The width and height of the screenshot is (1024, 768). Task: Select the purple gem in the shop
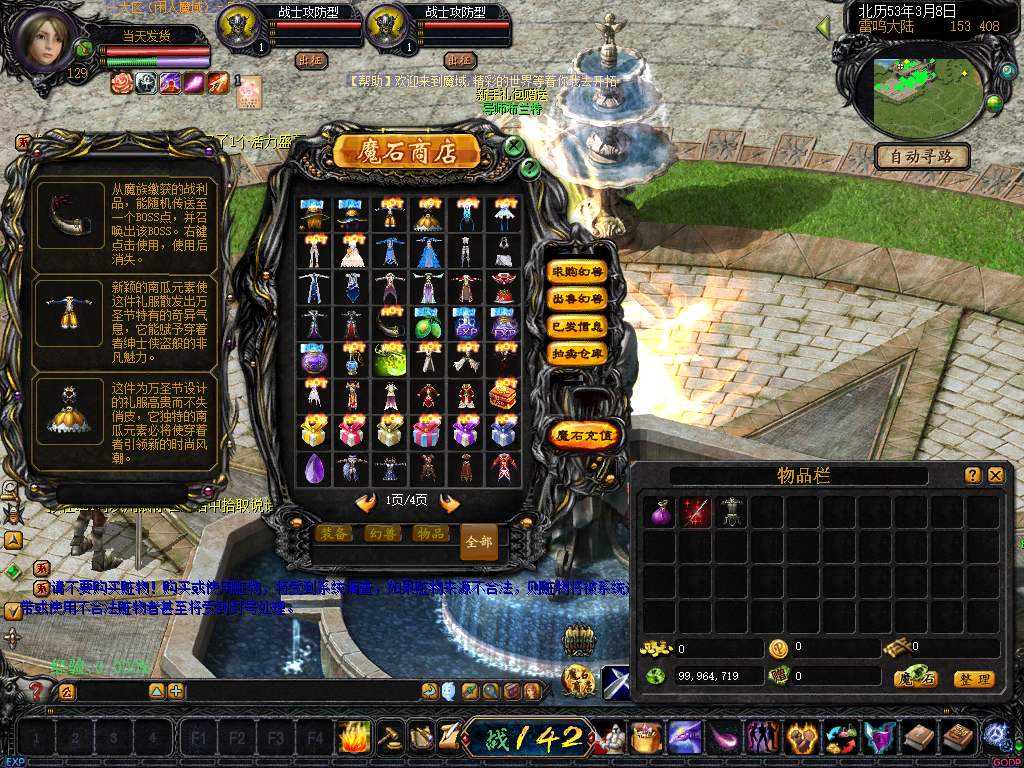pos(314,467)
